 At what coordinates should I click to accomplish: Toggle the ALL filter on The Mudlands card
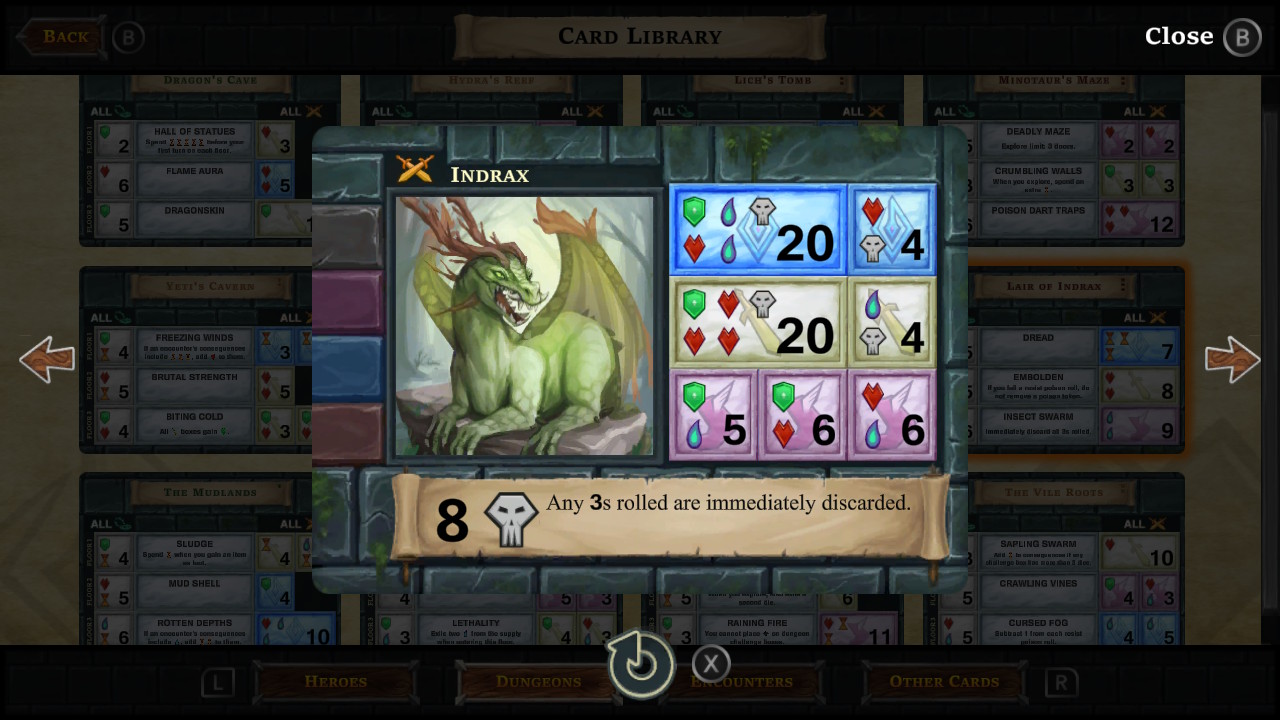click(108, 524)
